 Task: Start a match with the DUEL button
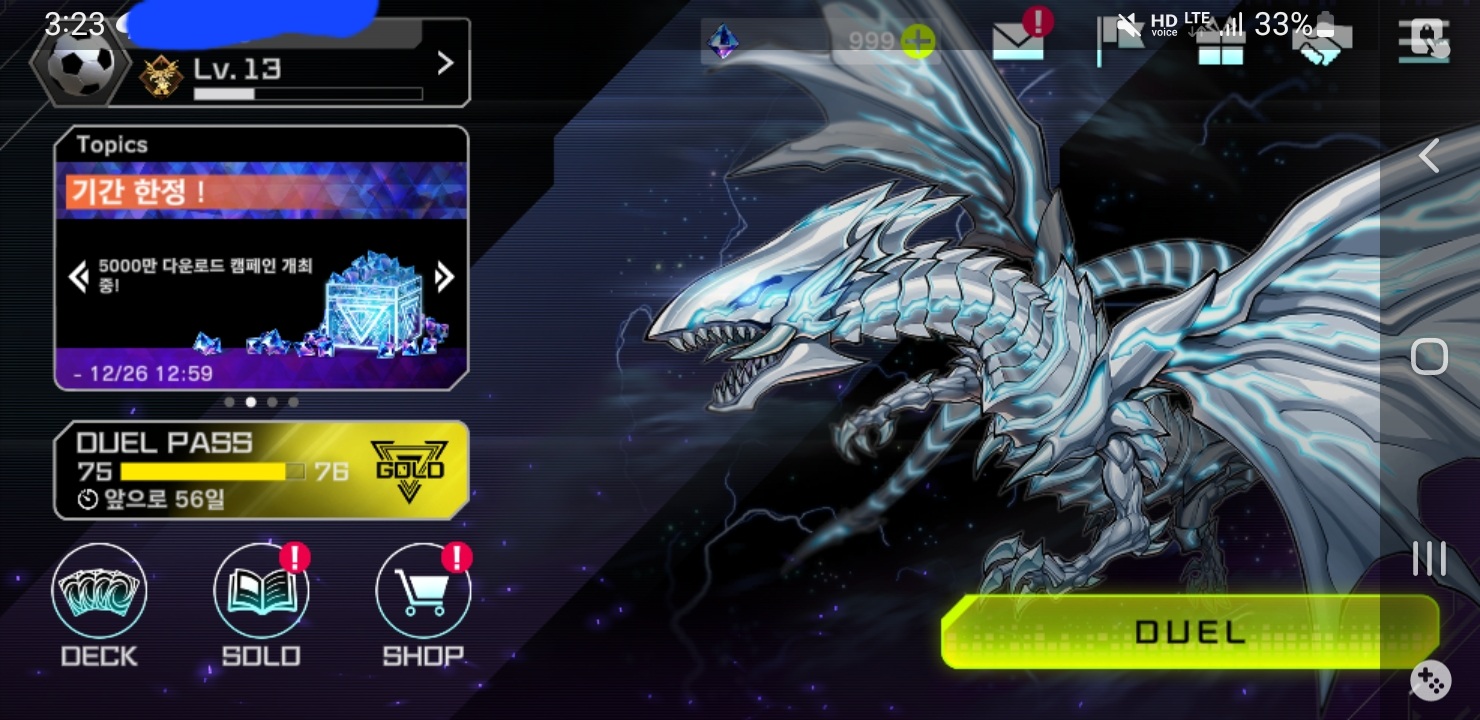pos(1189,631)
